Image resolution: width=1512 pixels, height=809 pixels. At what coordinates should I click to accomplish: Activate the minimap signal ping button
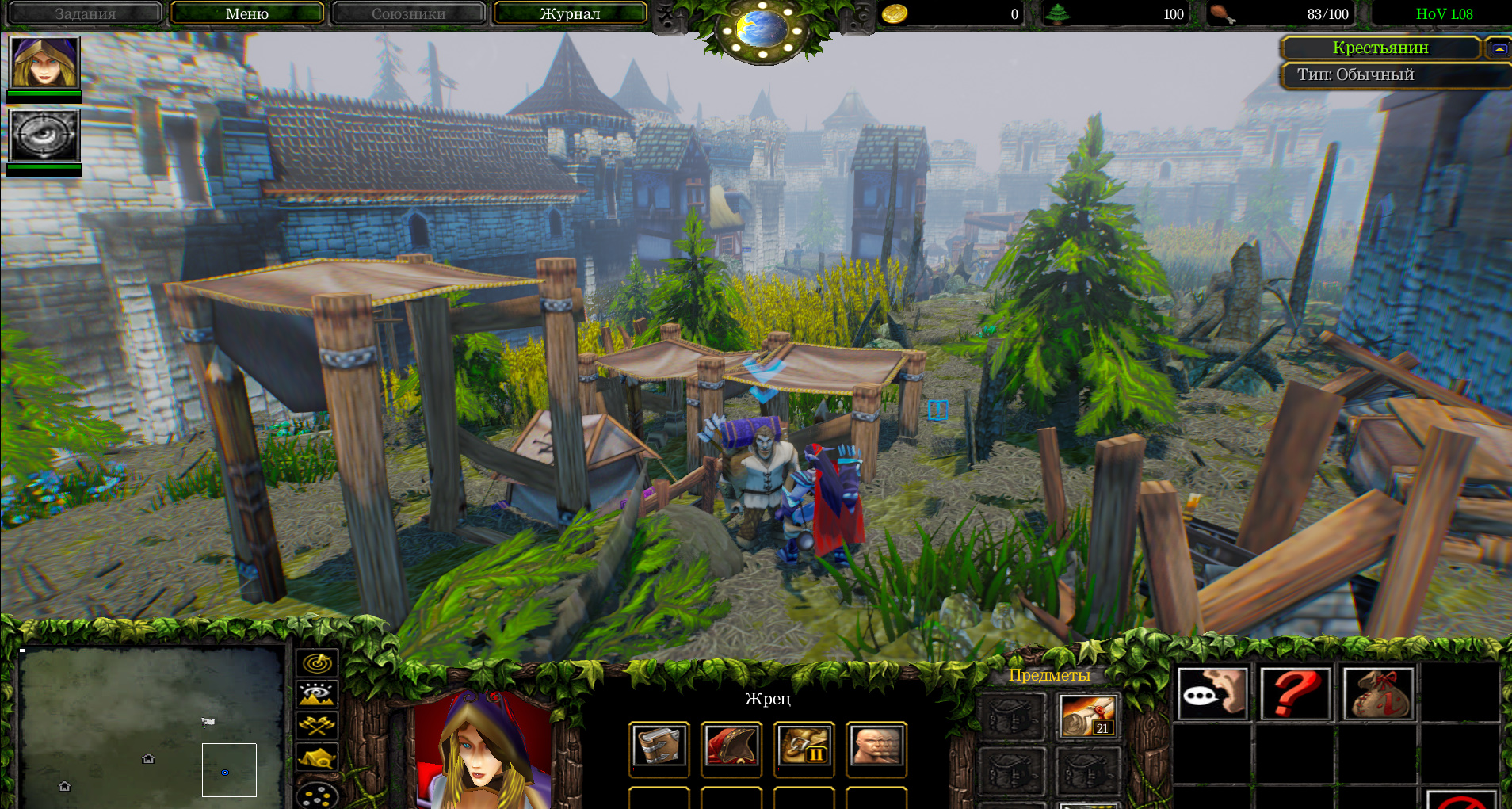click(317, 662)
